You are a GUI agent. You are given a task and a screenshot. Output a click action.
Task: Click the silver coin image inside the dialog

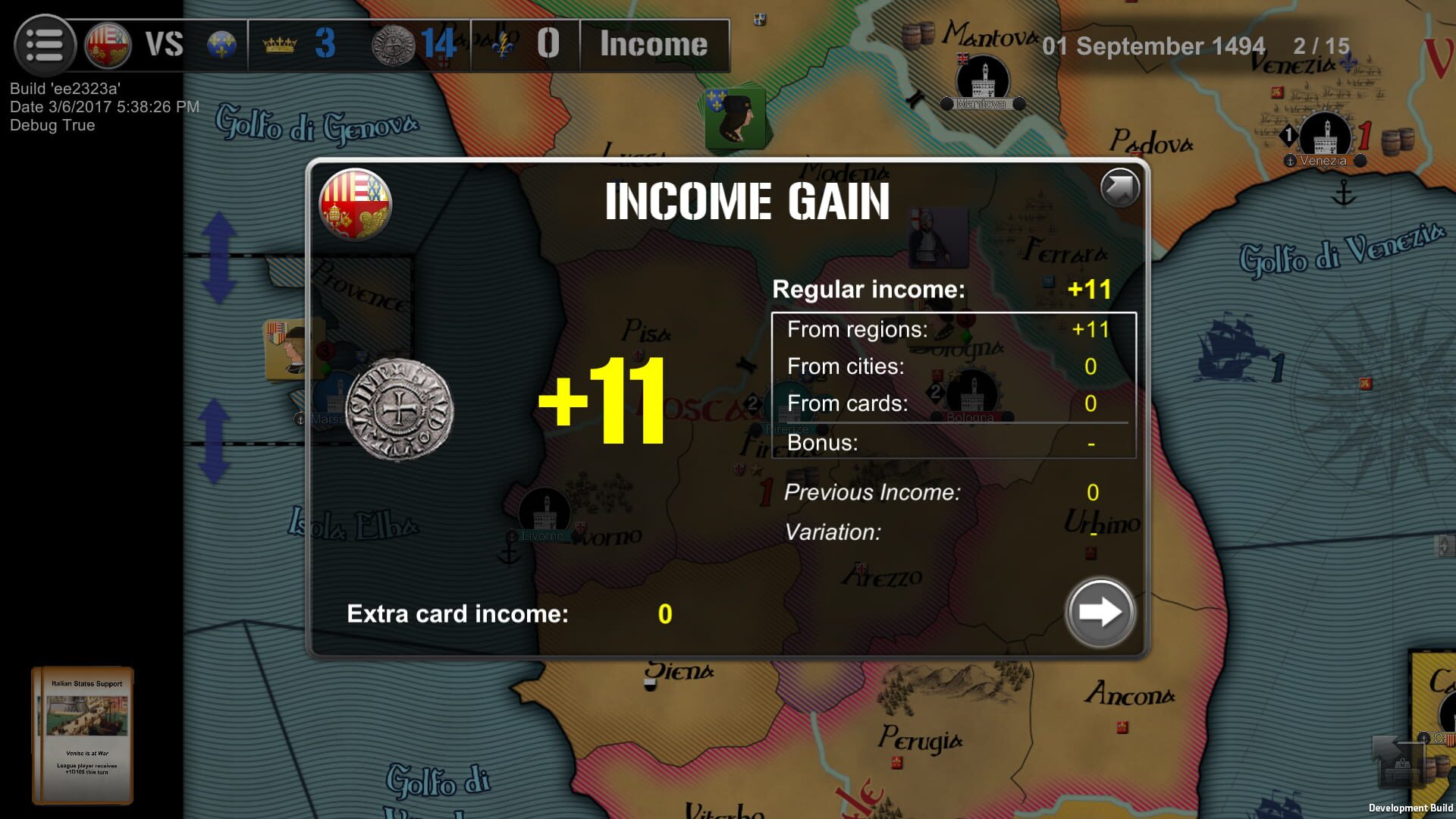(x=398, y=409)
